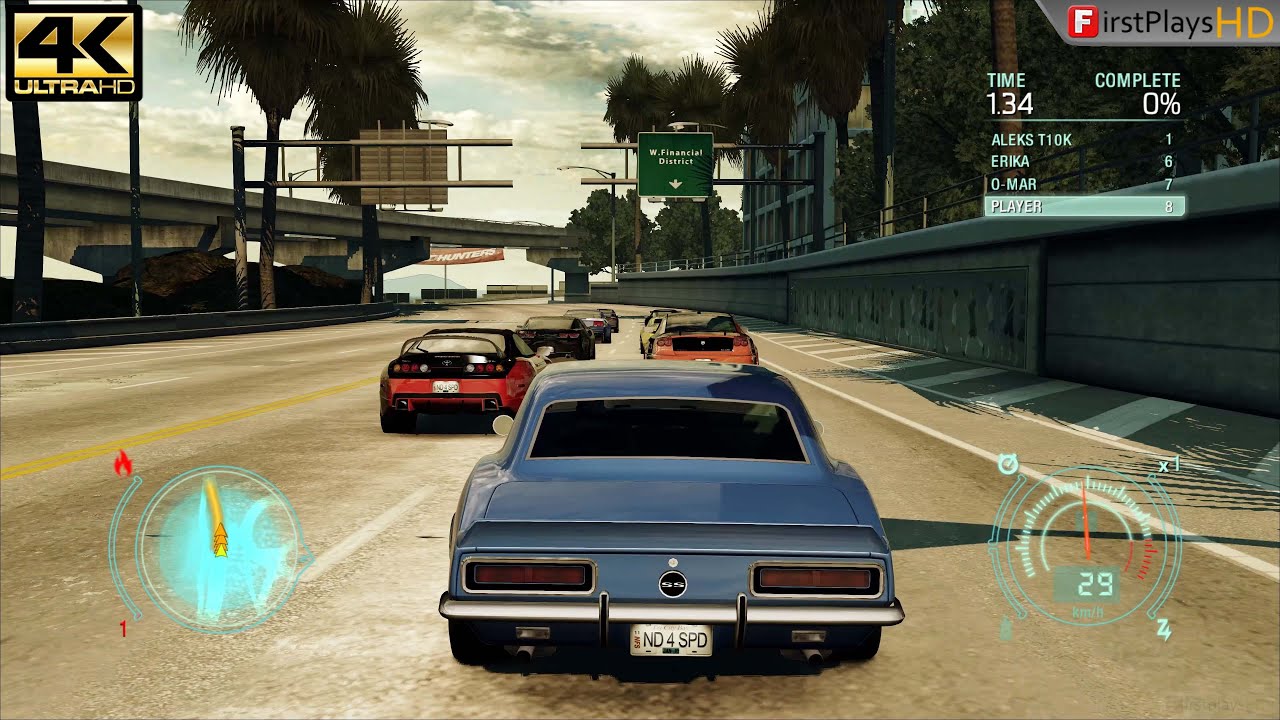Expand the W.Financial District green sign arrow
Viewport: 1280px width, 720px height.
pyautogui.click(x=673, y=182)
